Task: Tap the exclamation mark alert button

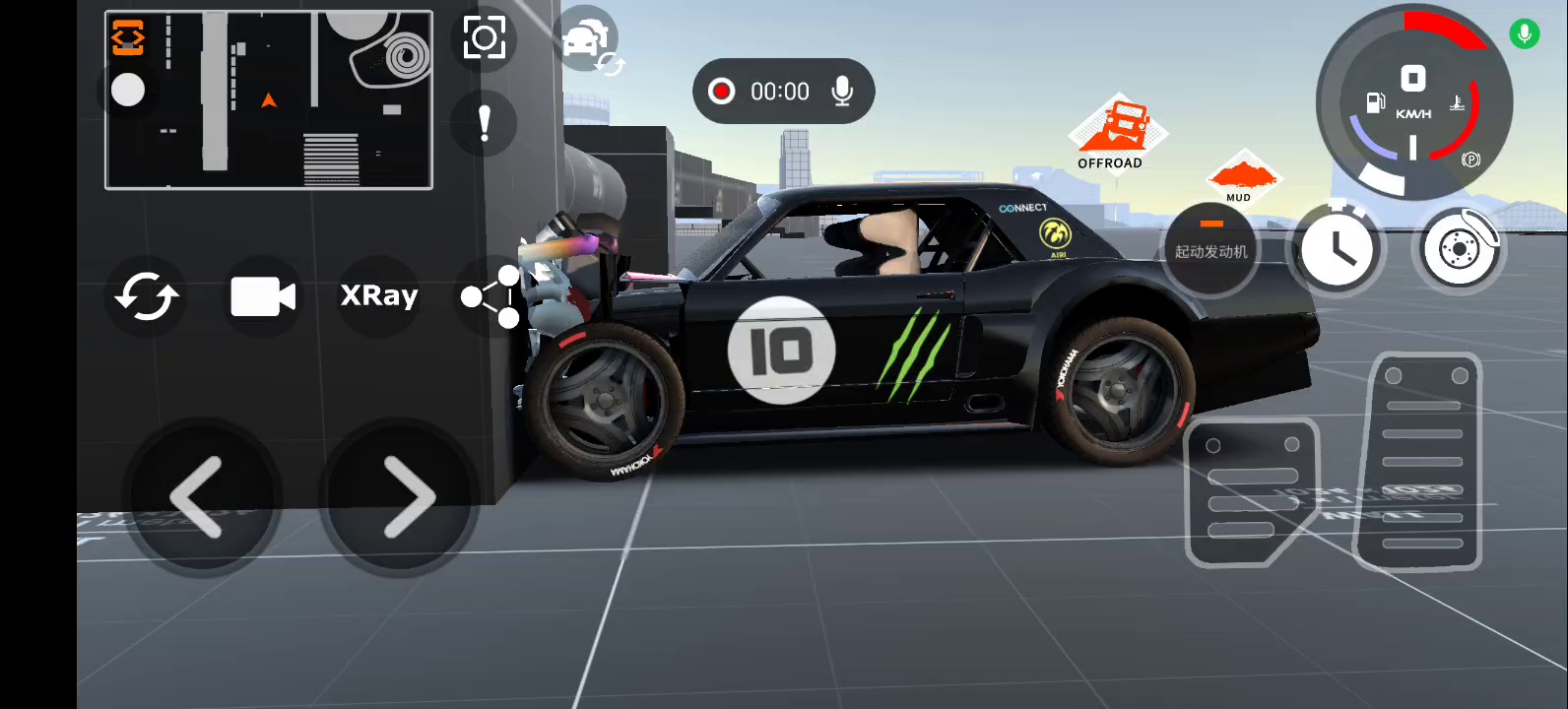Action: point(484,124)
